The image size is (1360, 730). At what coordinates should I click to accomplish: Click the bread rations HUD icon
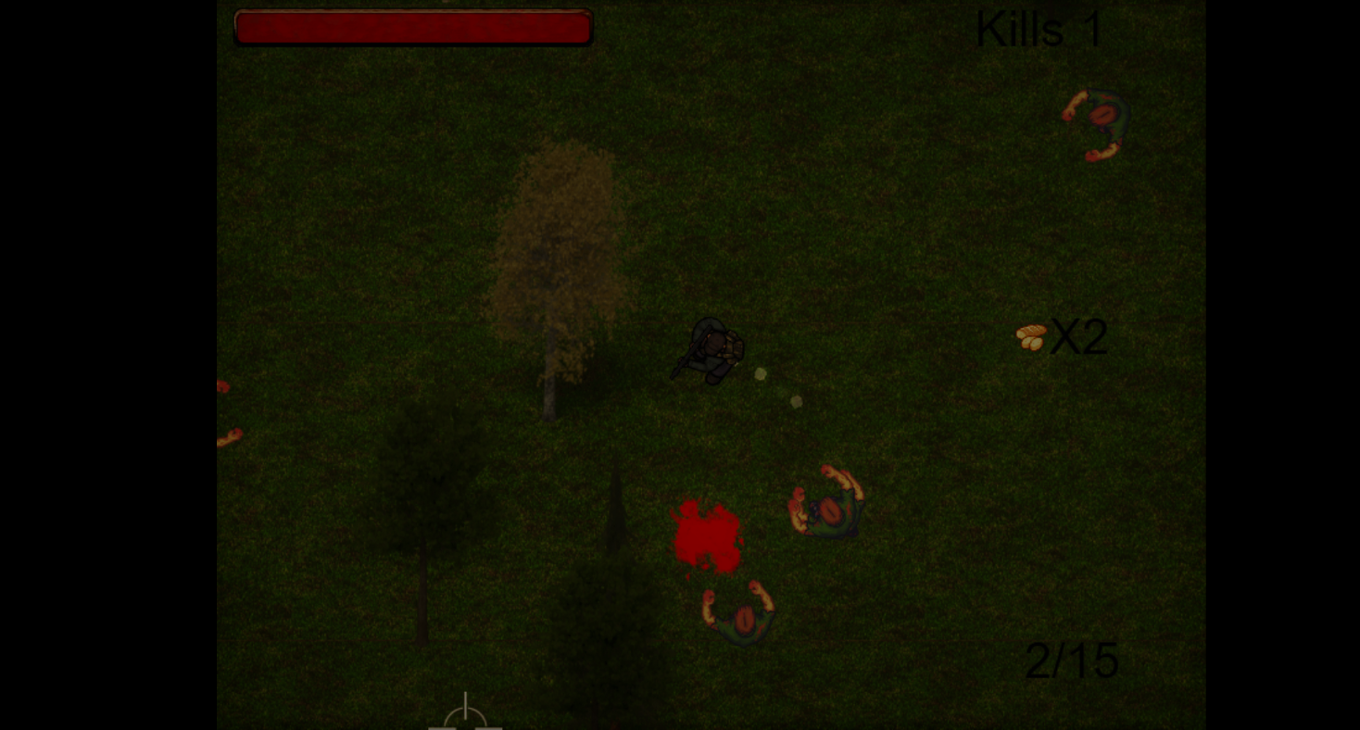point(1031,337)
